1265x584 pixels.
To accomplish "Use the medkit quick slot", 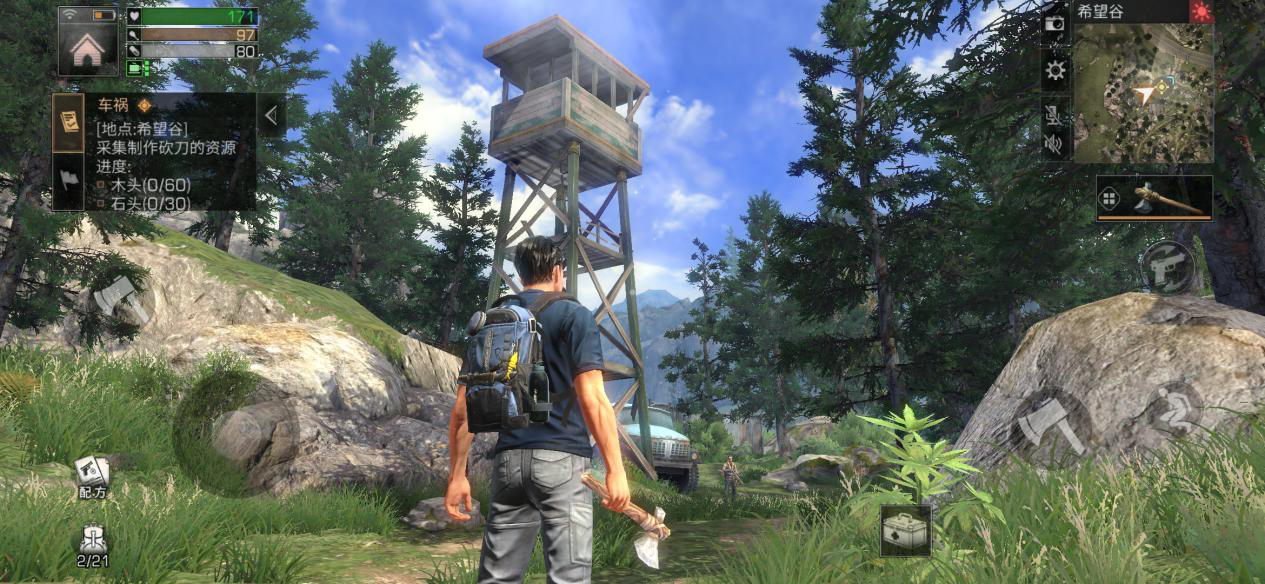I will (x=906, y=530).
